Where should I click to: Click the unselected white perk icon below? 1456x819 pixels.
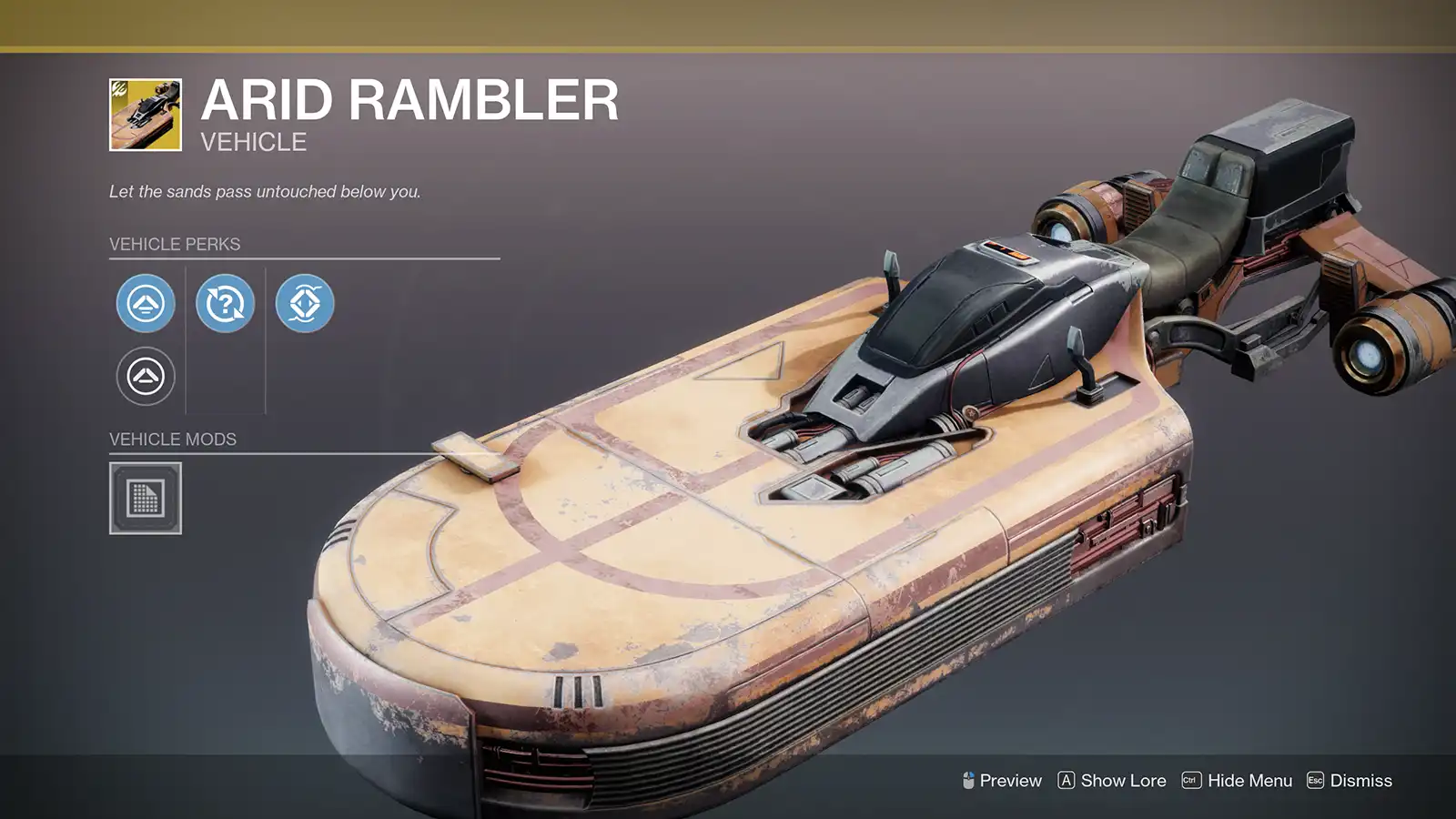pos(145,375)
